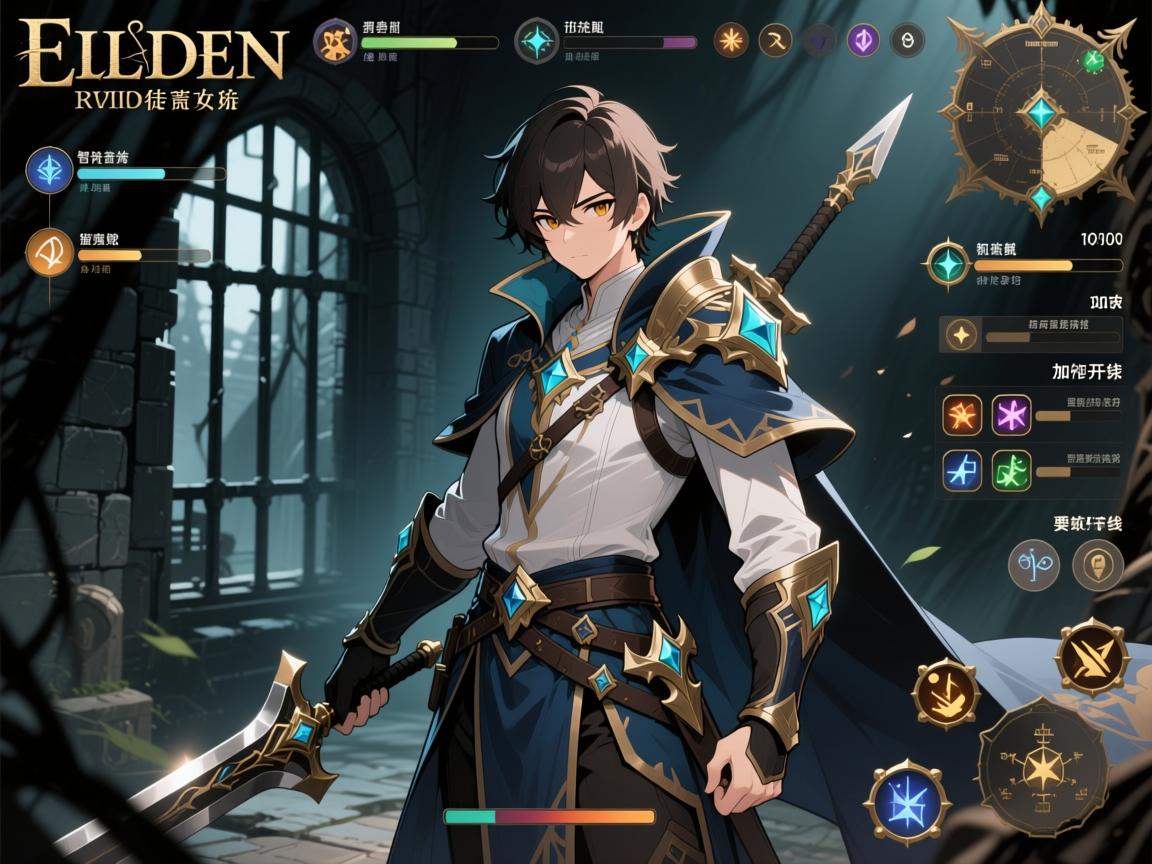Select the orange rune emblem on left
Screen dimensions: 1152x864
click(x=49, y=252)
